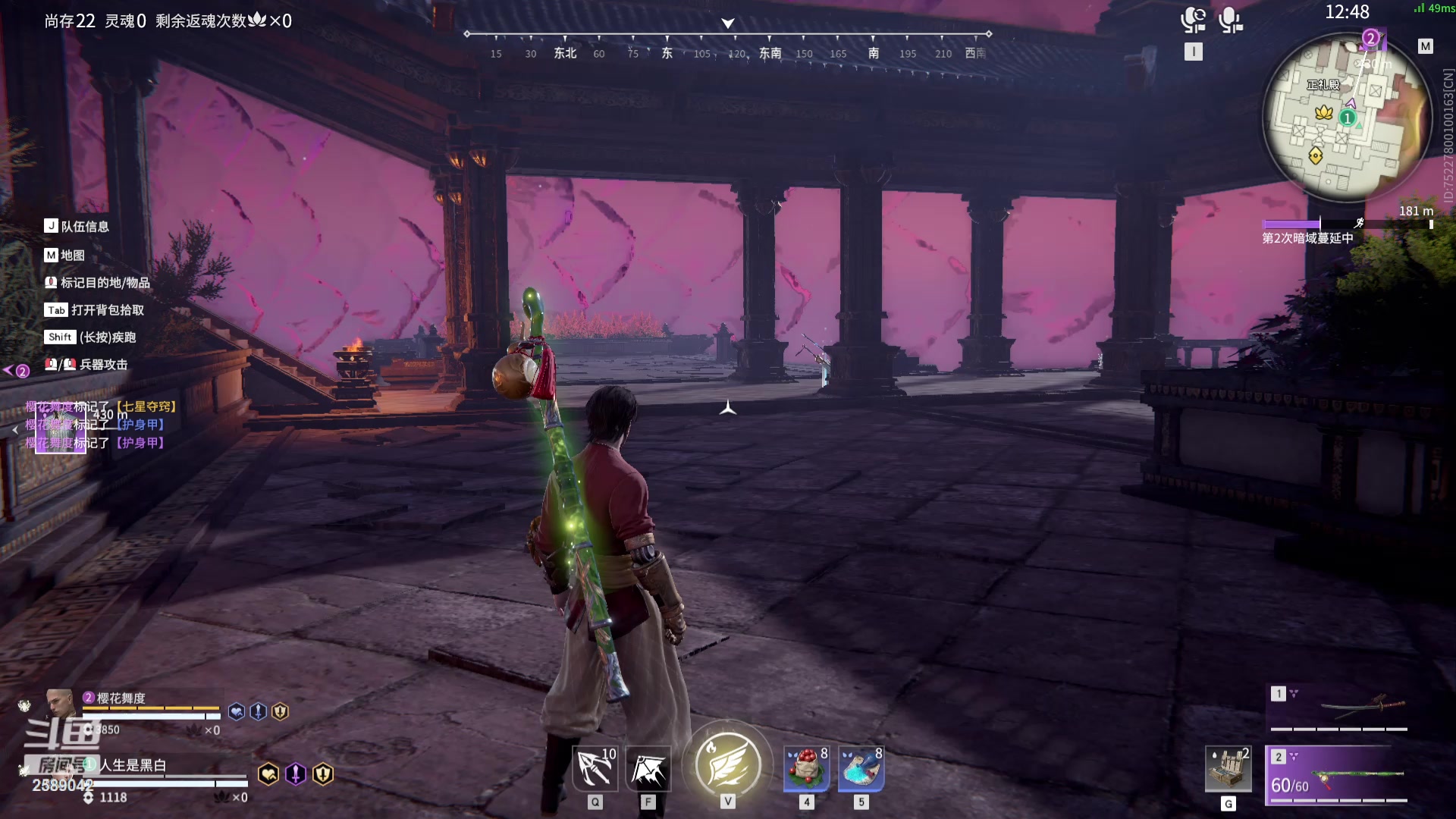Open the circular minimap
The height and width of the screenshot is (819, 1456).
click(x=1345, y=118)
